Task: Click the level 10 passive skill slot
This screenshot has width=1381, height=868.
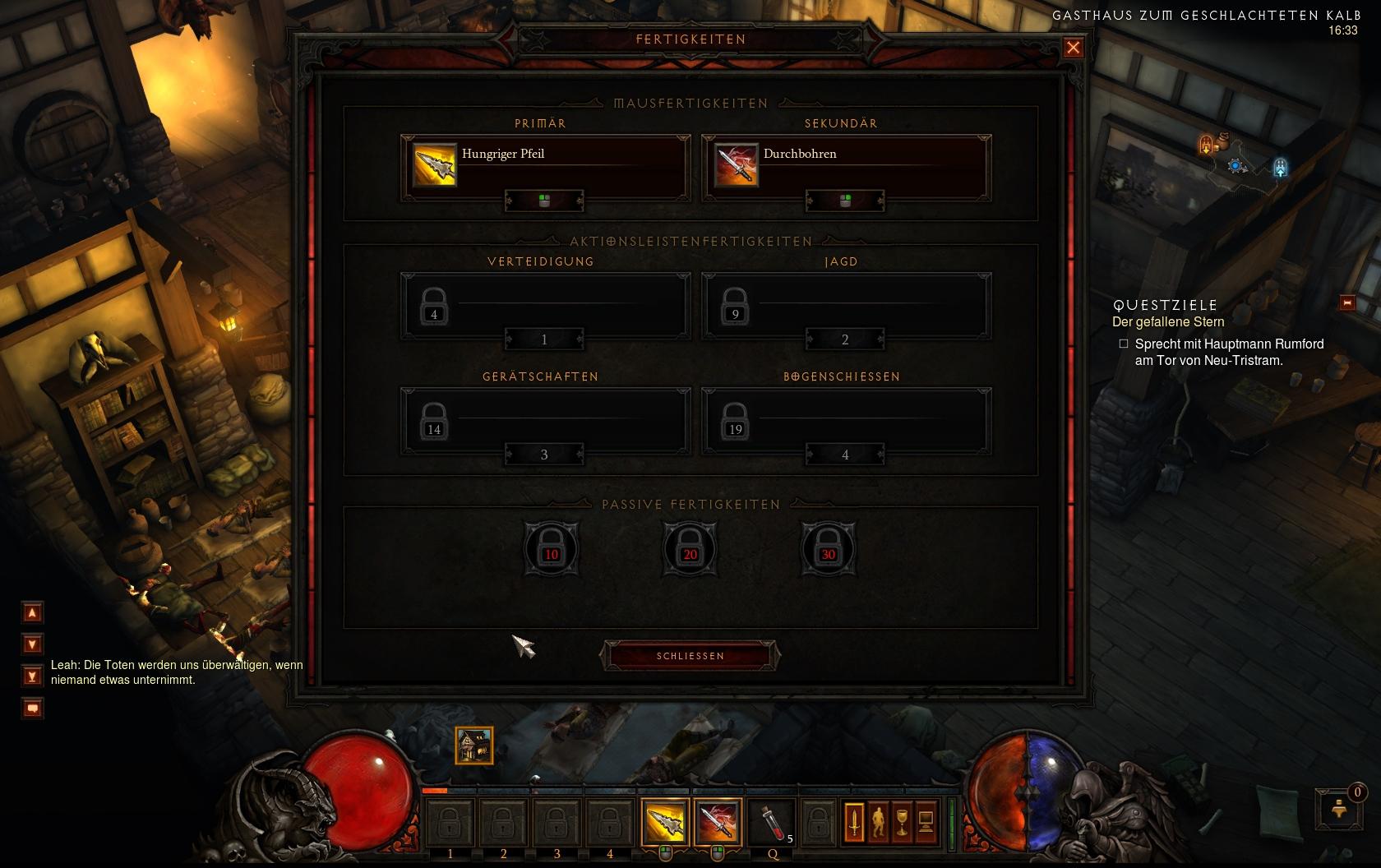Action: [x=551, y=548]
